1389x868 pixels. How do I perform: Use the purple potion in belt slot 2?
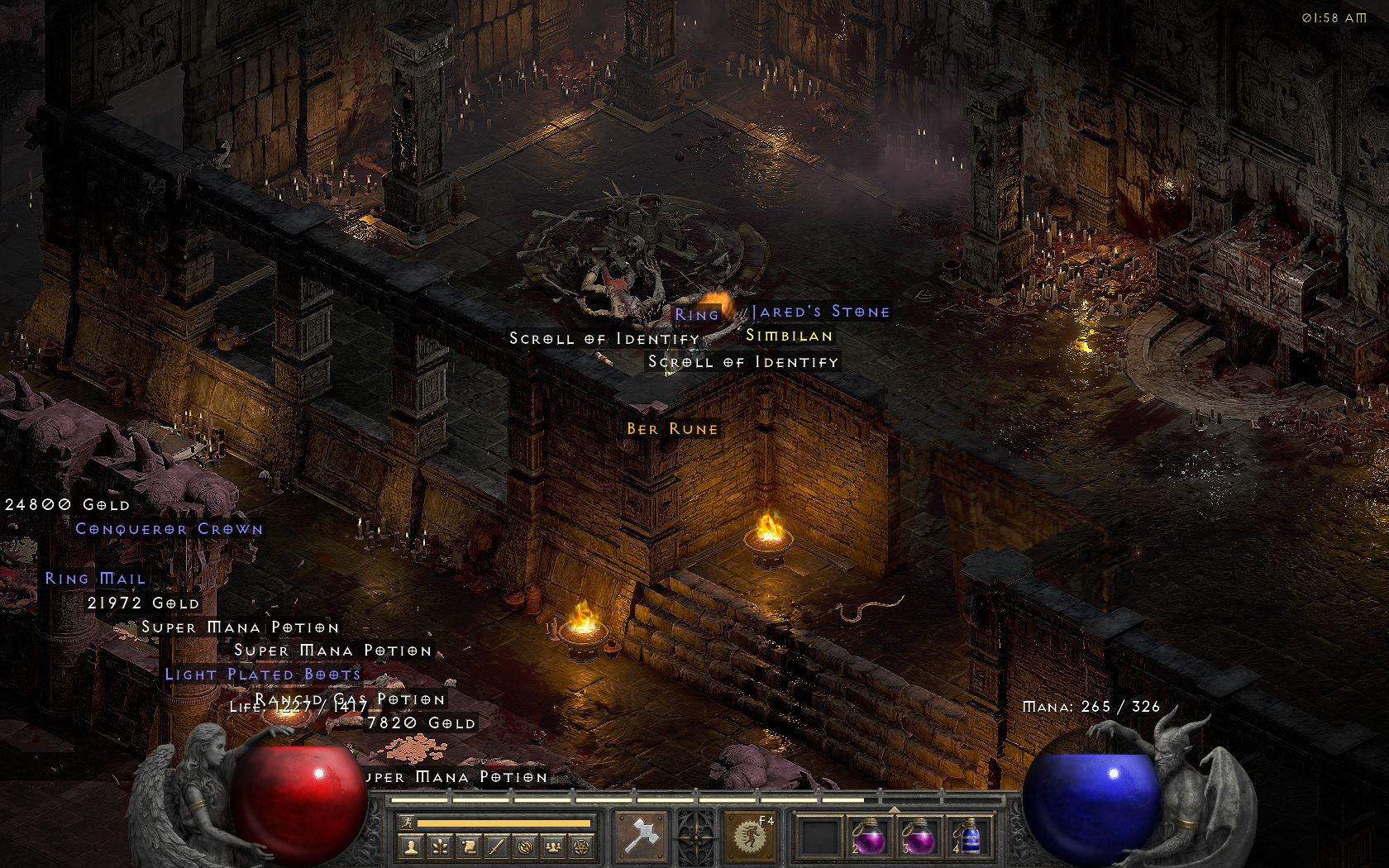tap(866, 836)
